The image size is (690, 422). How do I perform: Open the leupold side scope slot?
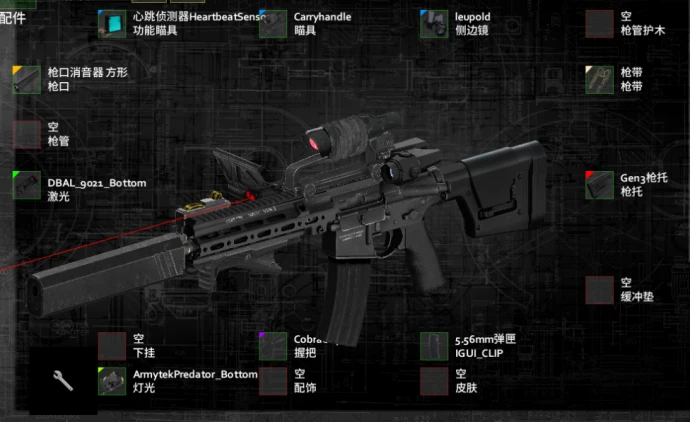point(434,24)
